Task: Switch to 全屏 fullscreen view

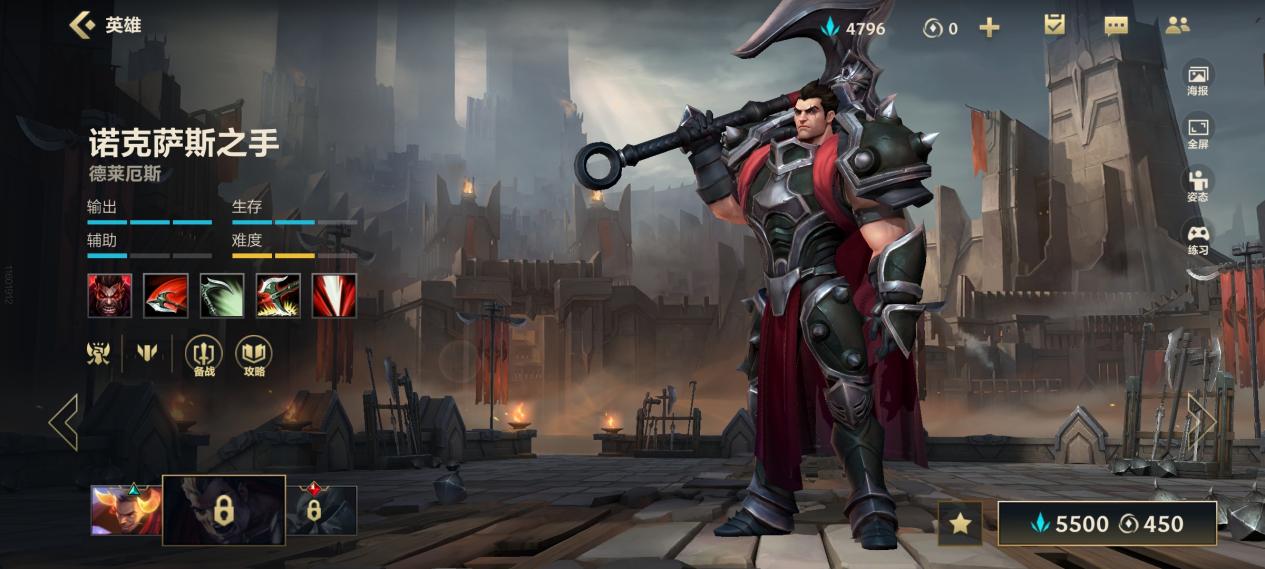Action: [x=1197, y=132]
